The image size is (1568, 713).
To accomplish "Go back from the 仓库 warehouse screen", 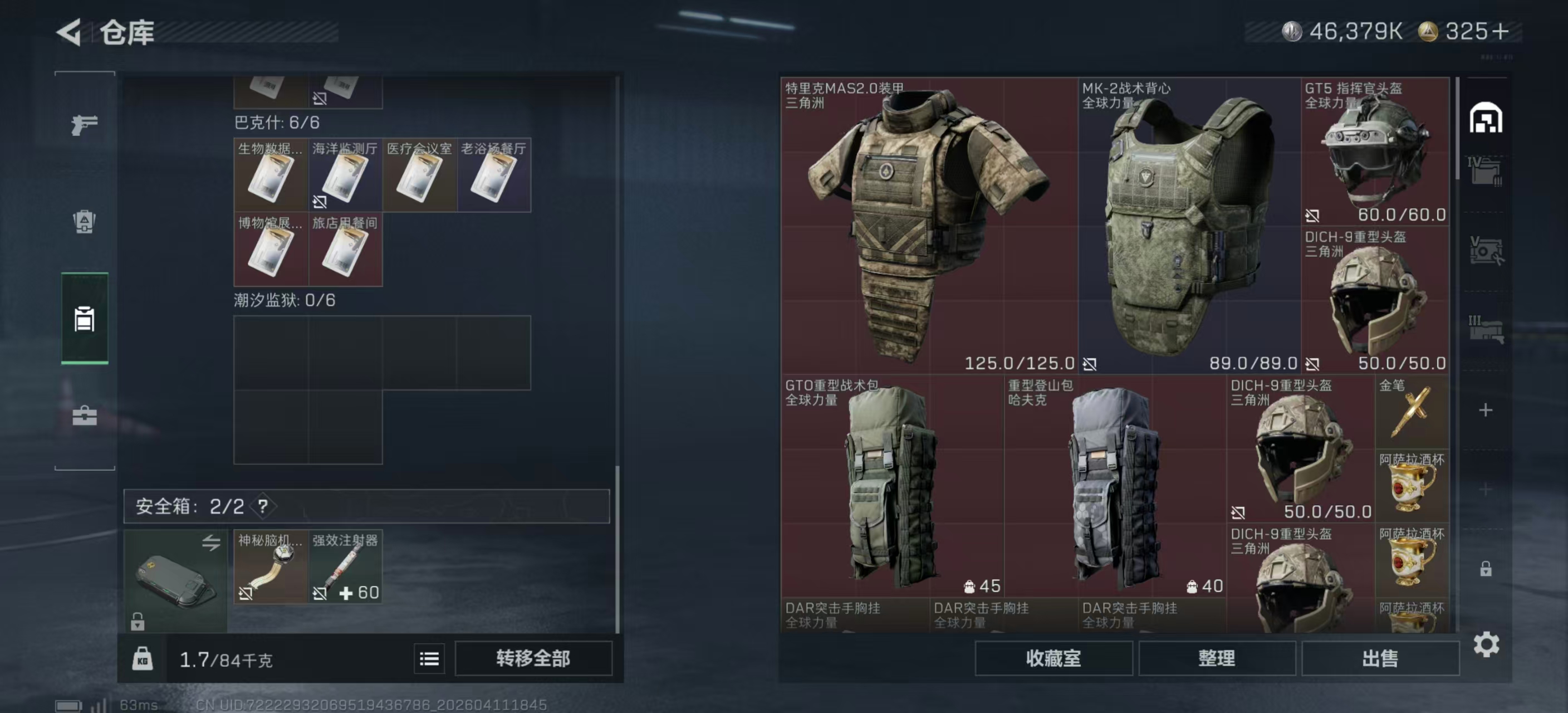I will pos(70,32).
